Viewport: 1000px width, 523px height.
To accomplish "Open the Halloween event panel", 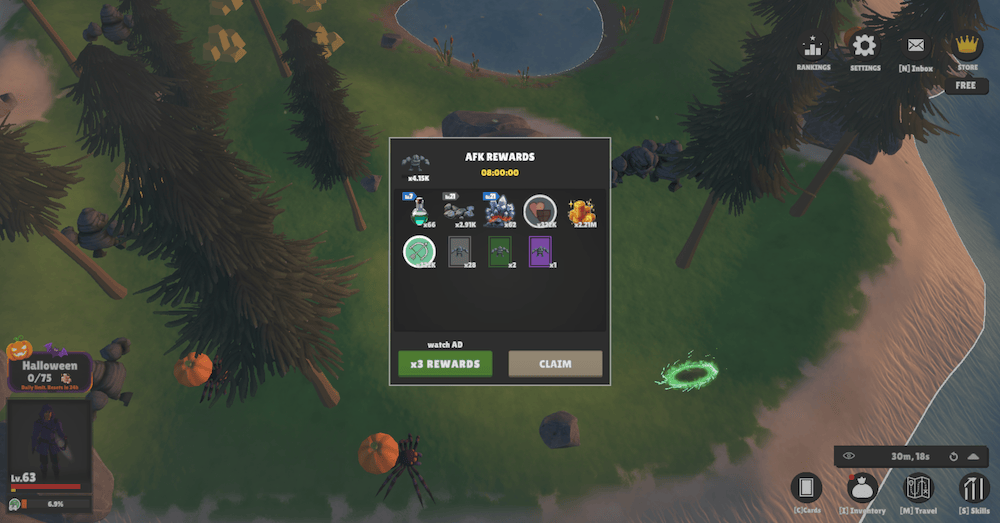I will coord(50,368).
